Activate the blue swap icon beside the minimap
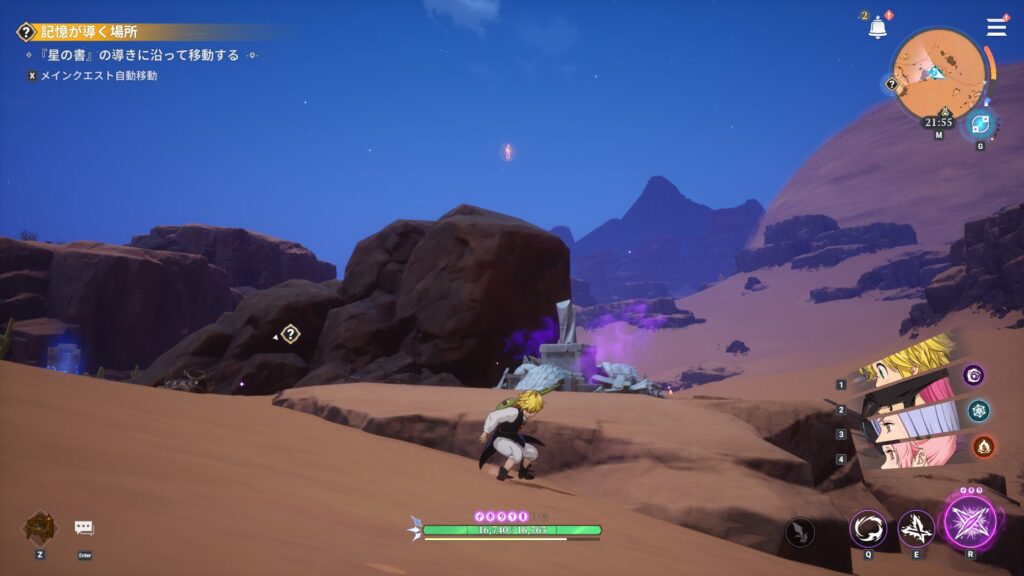Image resolution: width=1024 pixels, height=576 pixels. coord(980,125)
